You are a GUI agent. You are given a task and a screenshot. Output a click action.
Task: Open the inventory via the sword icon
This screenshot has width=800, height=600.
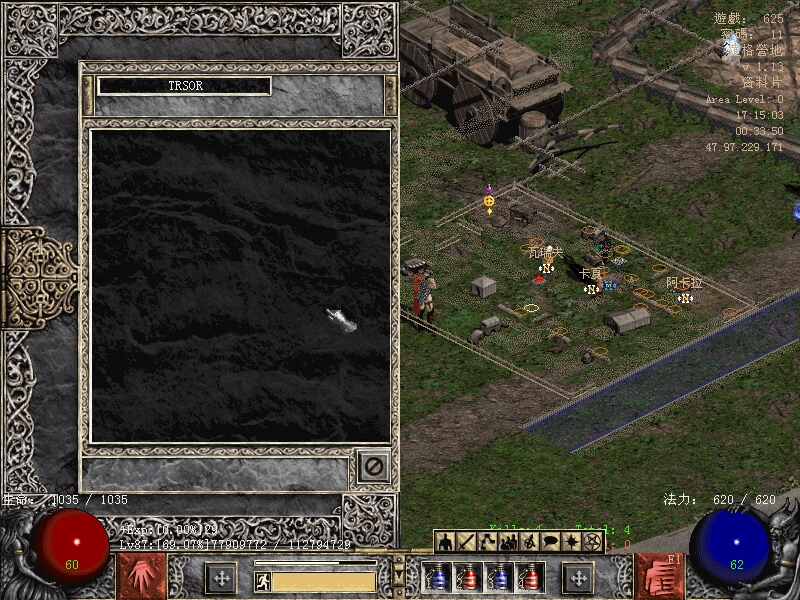(467, 542)
